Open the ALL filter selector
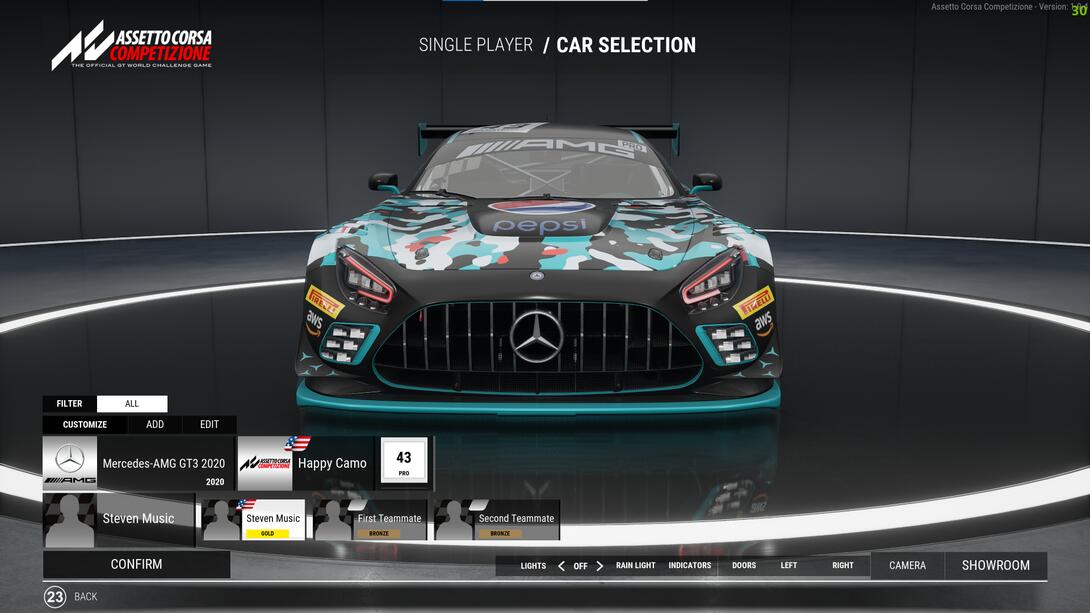Image resolution: width=1090 pixels, height=613 pixels. pyautogui.click(x=132, y=404)
